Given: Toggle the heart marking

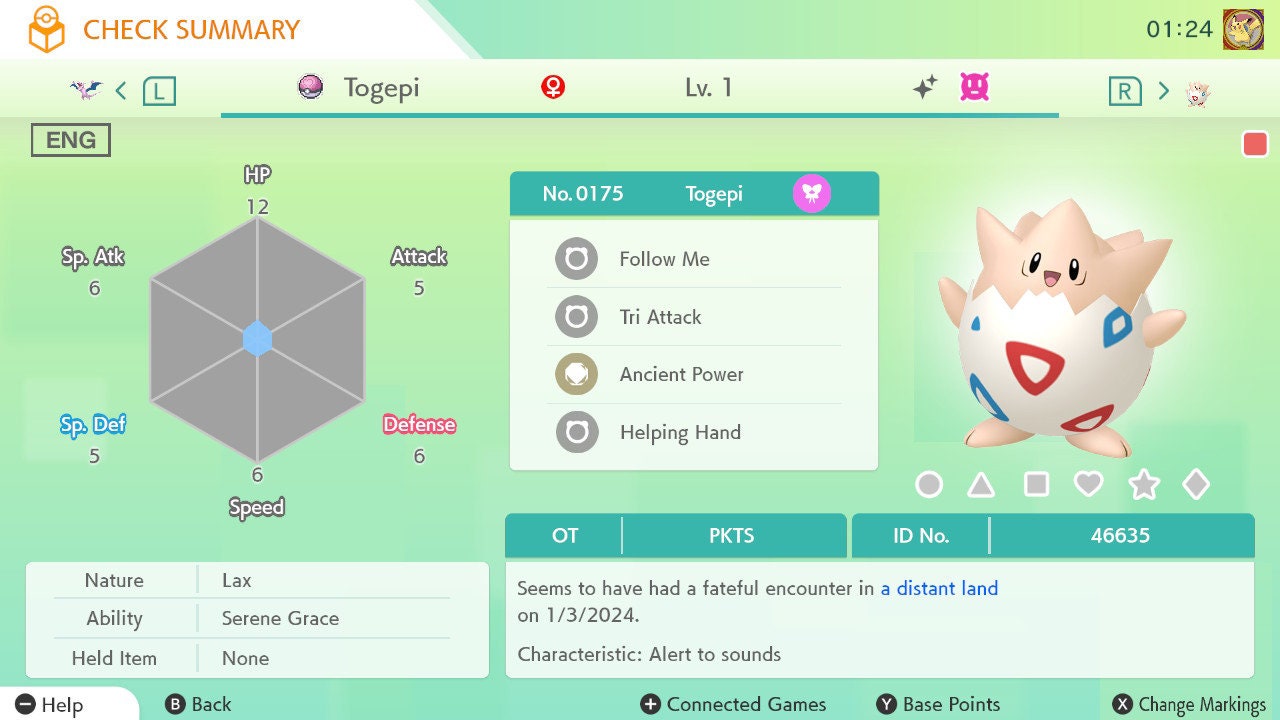Looking at the screenshot, I should tap(1088, 485).
